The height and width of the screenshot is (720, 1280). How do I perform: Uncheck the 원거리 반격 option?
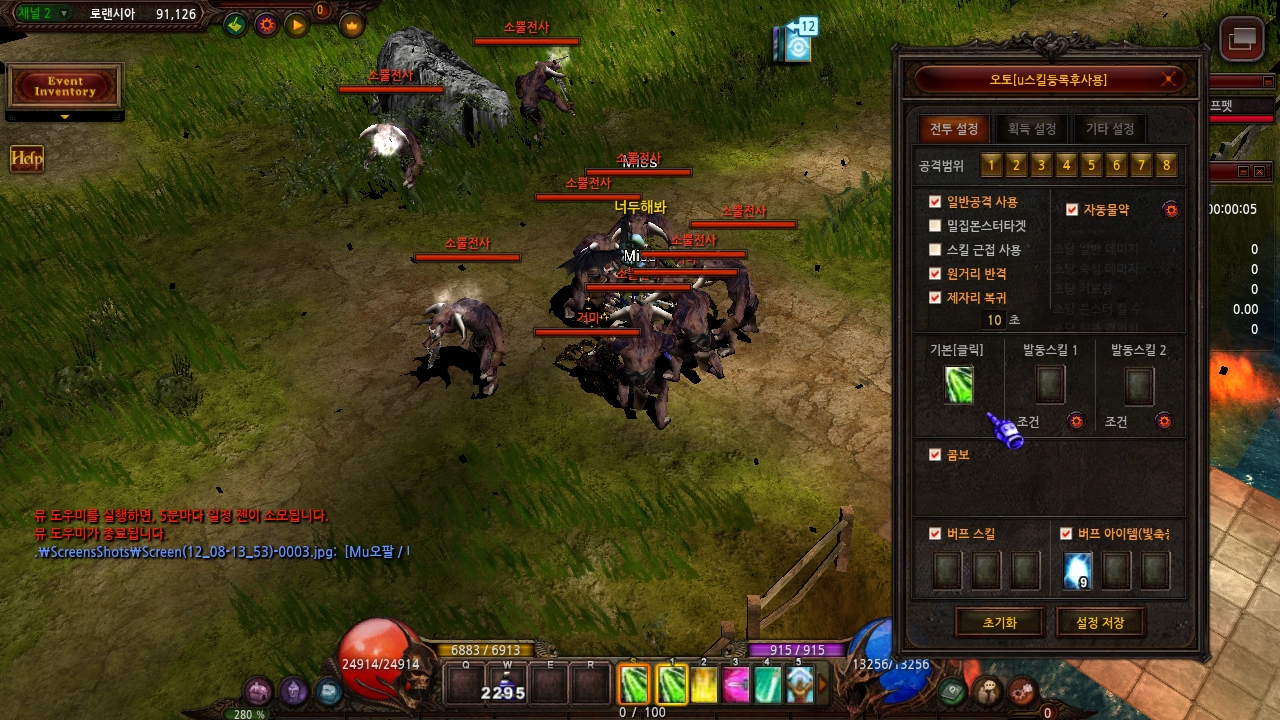click(x=935, y=274)
